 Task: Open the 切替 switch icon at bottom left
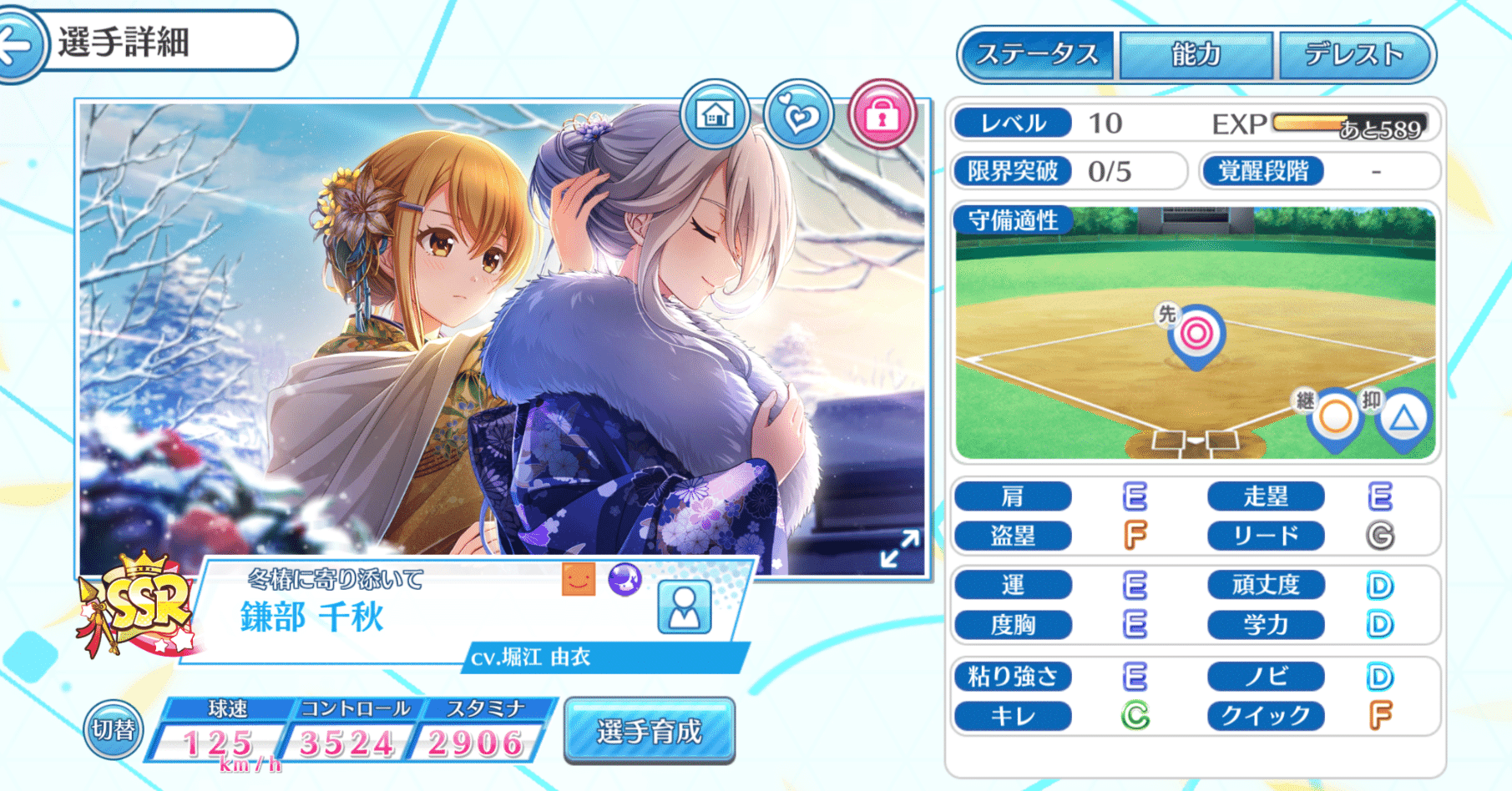[113, 728]
